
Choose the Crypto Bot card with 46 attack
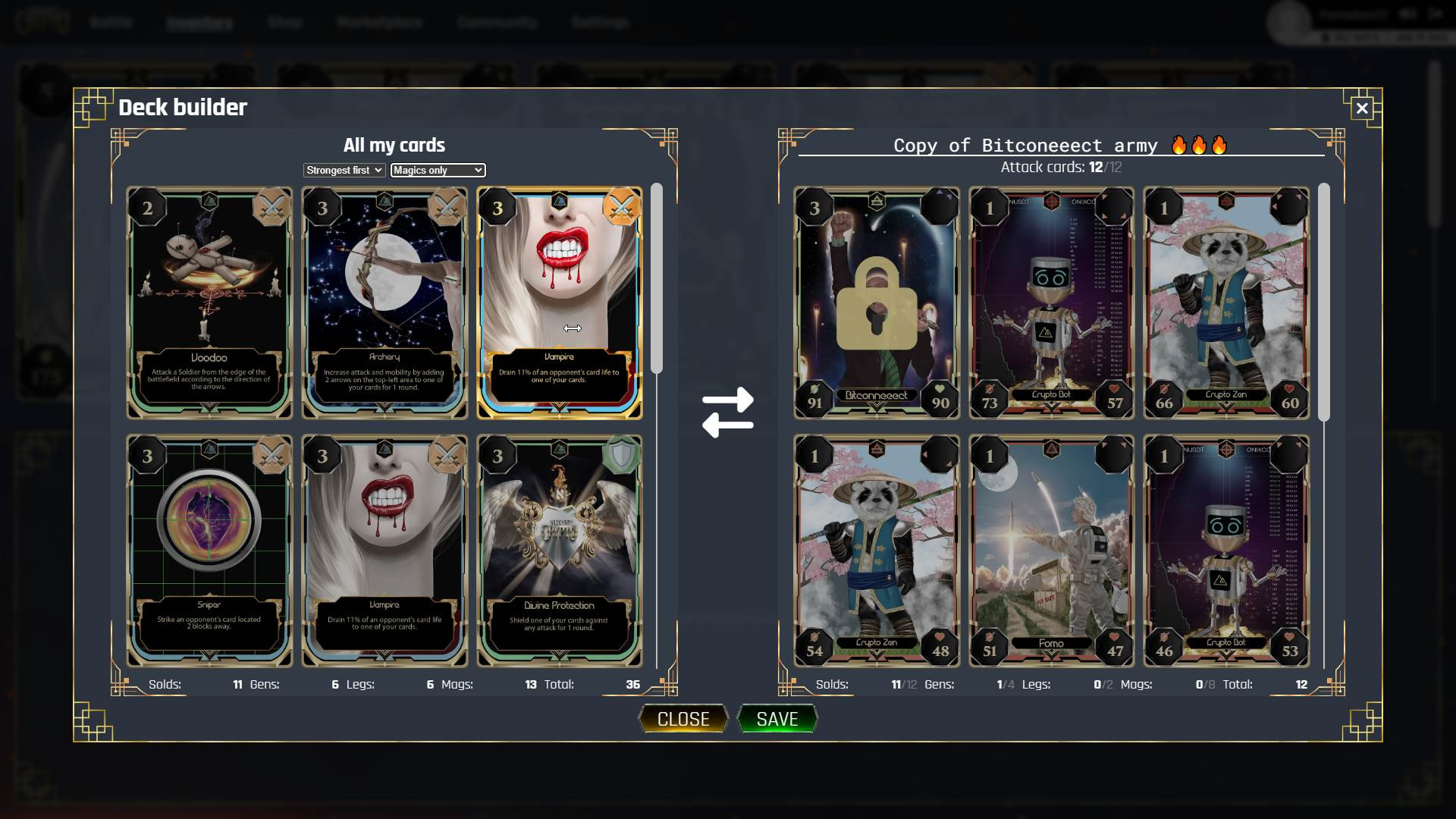click(x=1226, y=551)
